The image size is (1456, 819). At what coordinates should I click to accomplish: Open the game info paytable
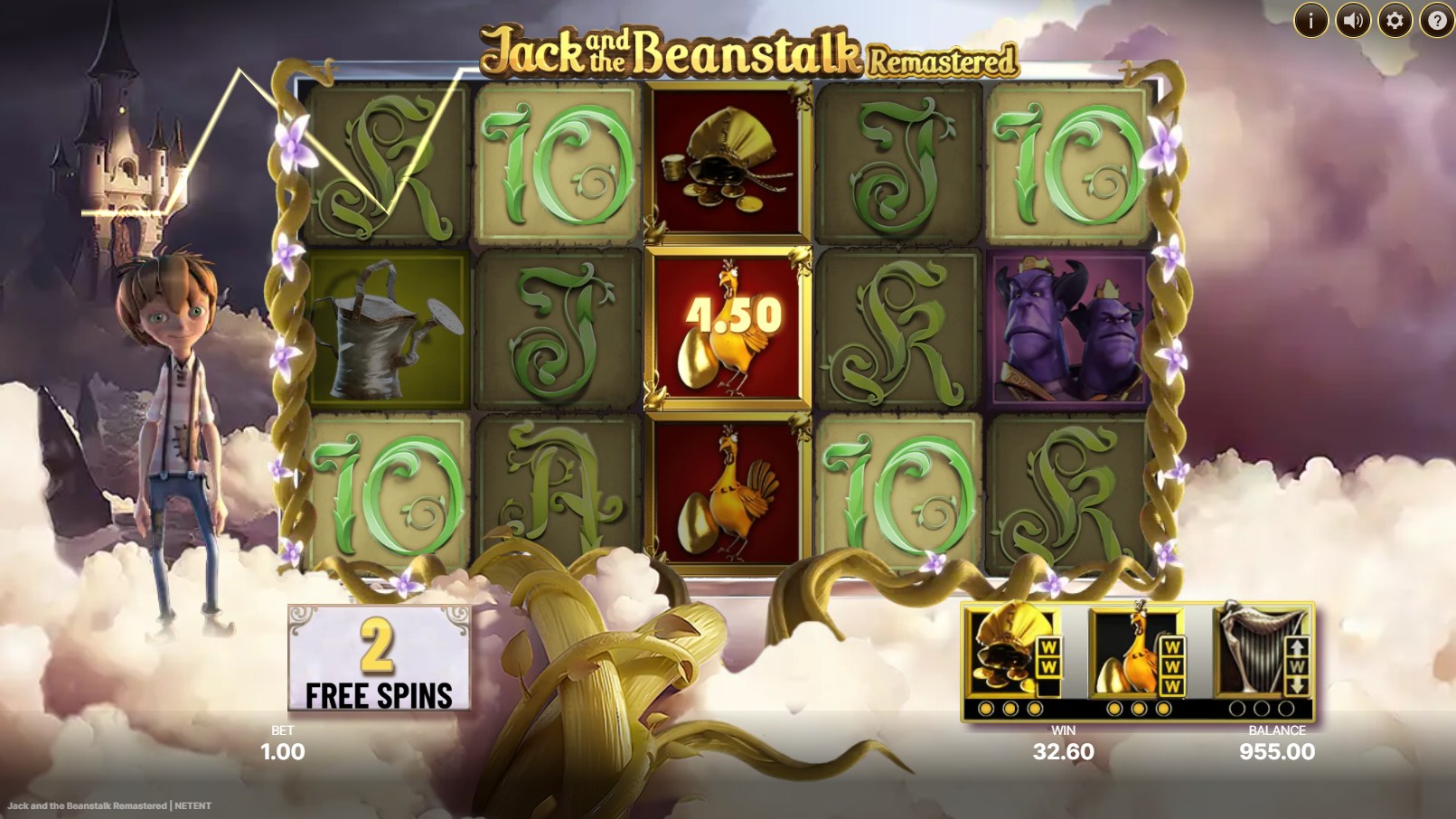coord(1310,19)
